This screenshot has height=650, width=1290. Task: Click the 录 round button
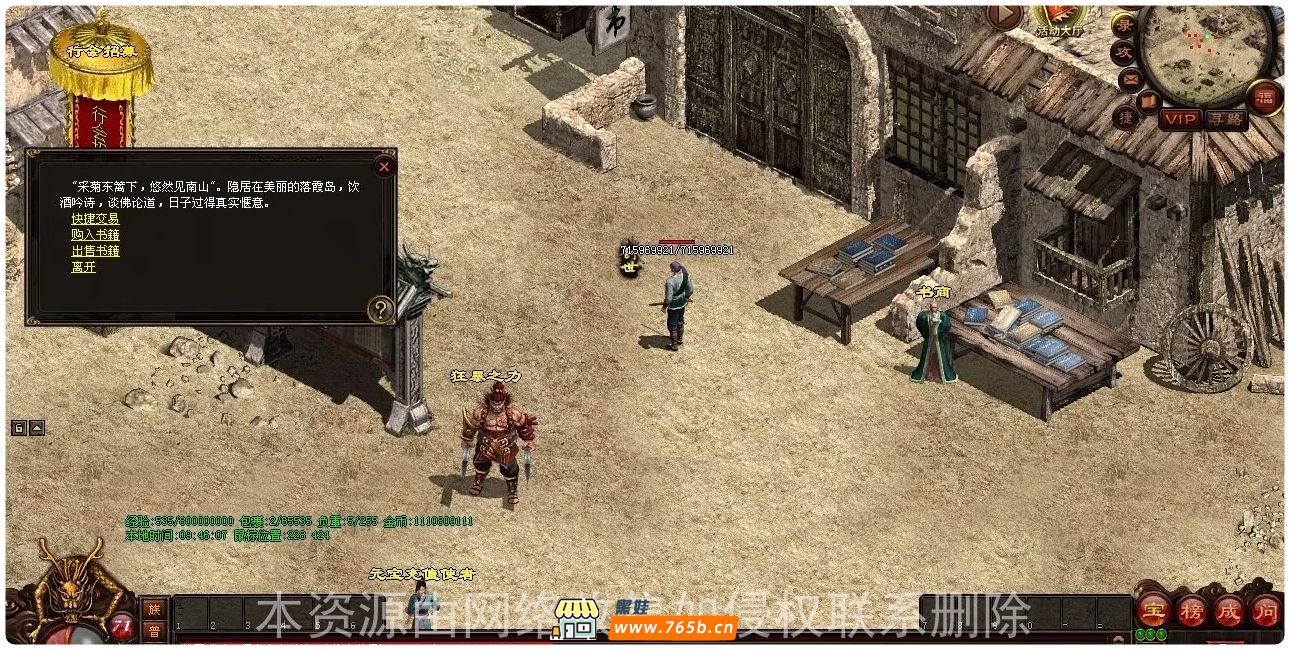pos(1125,26)
